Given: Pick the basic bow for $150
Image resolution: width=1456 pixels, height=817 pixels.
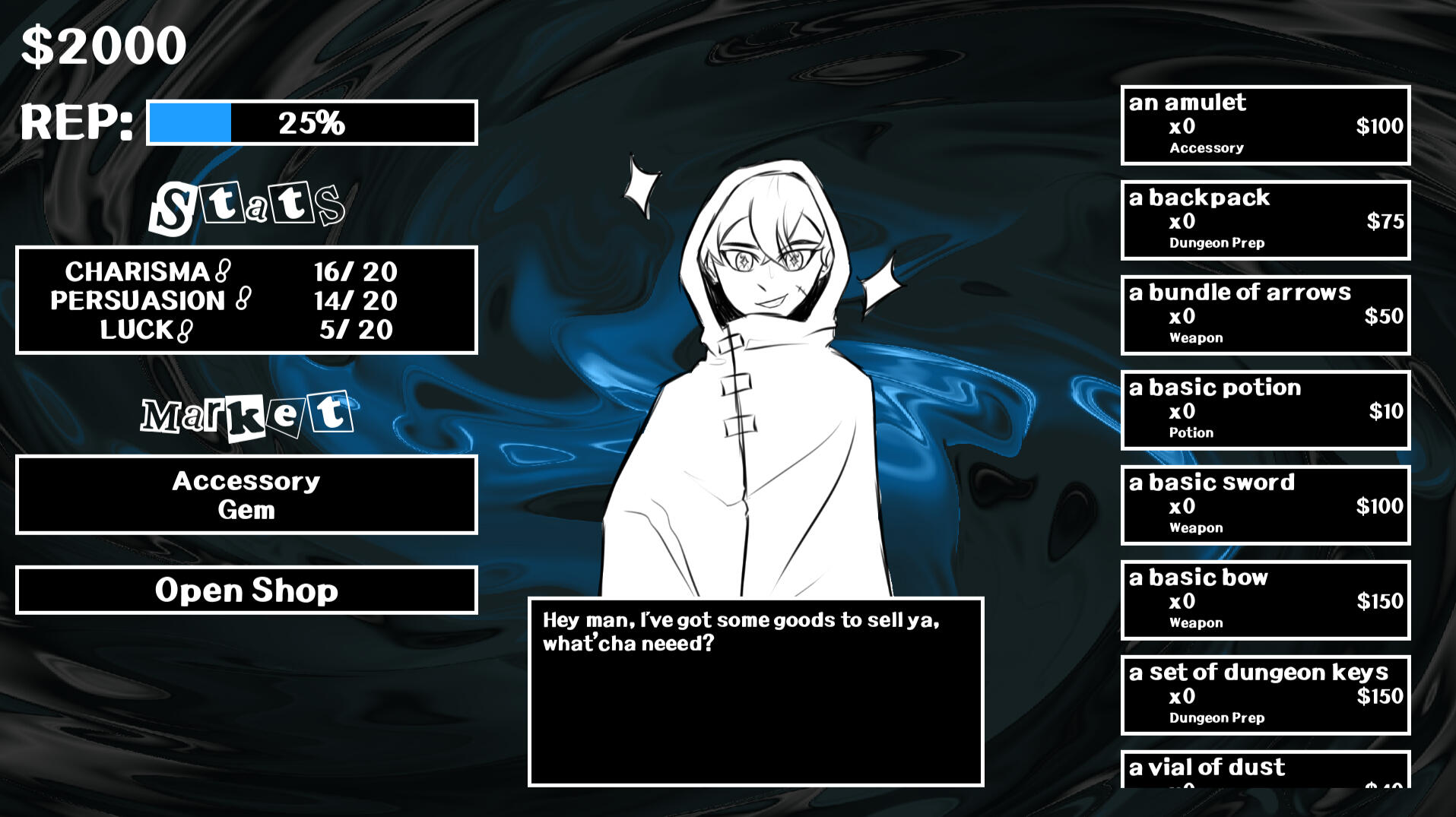Looking at the screenshot, I should click(1265, 600).
